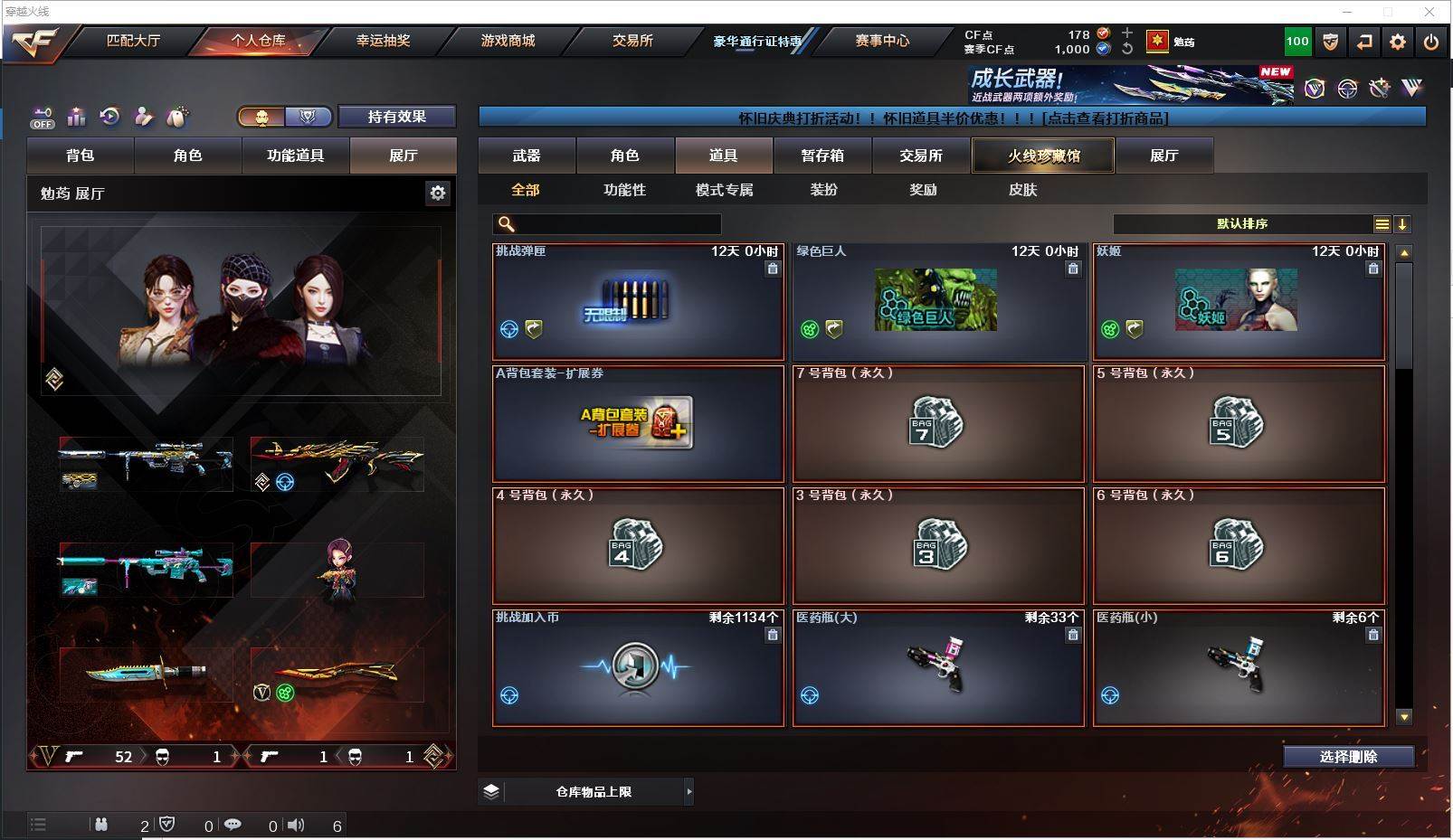Click the 持有效果 button
The width and height of the screenshot is (1453, 840).
[396, 117]
